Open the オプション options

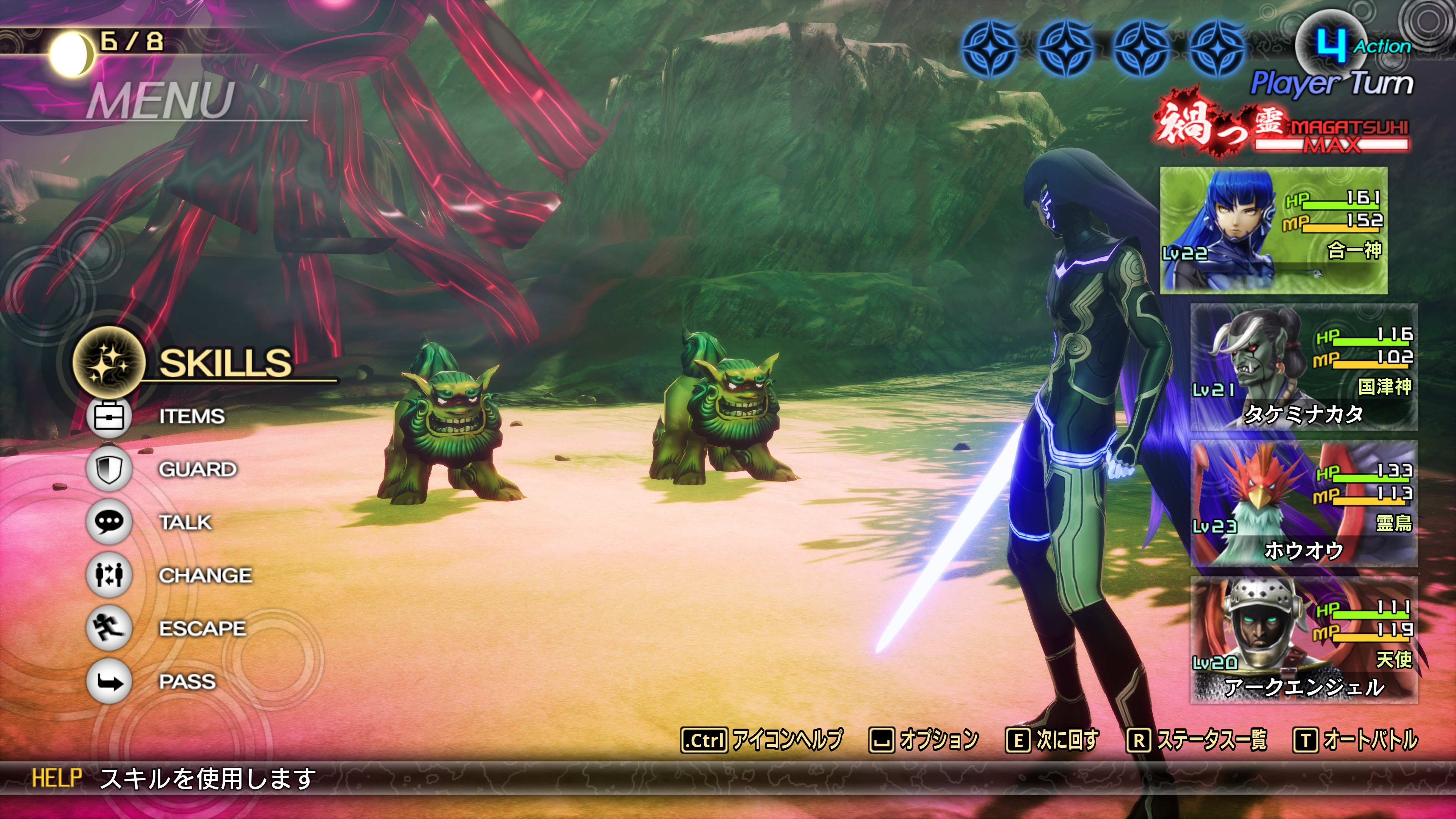[924, 740]
